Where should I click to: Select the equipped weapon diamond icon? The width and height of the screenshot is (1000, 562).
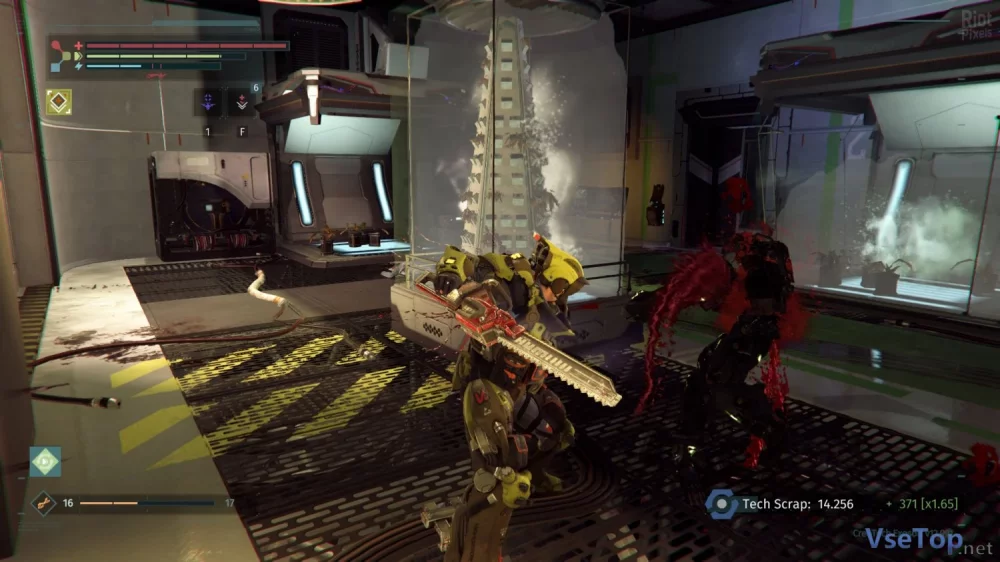point(44,503)
